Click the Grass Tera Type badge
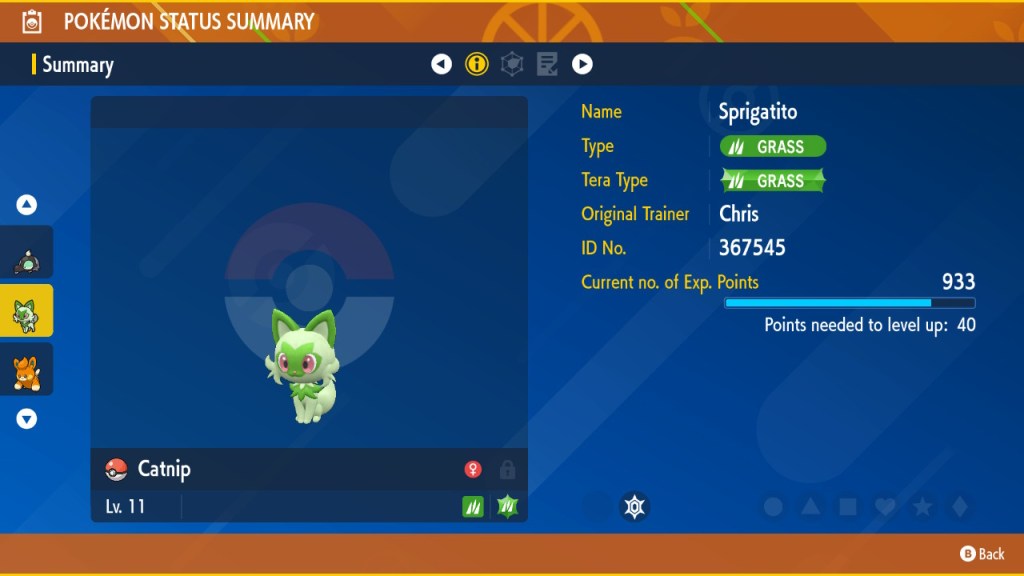 [773, 181]
